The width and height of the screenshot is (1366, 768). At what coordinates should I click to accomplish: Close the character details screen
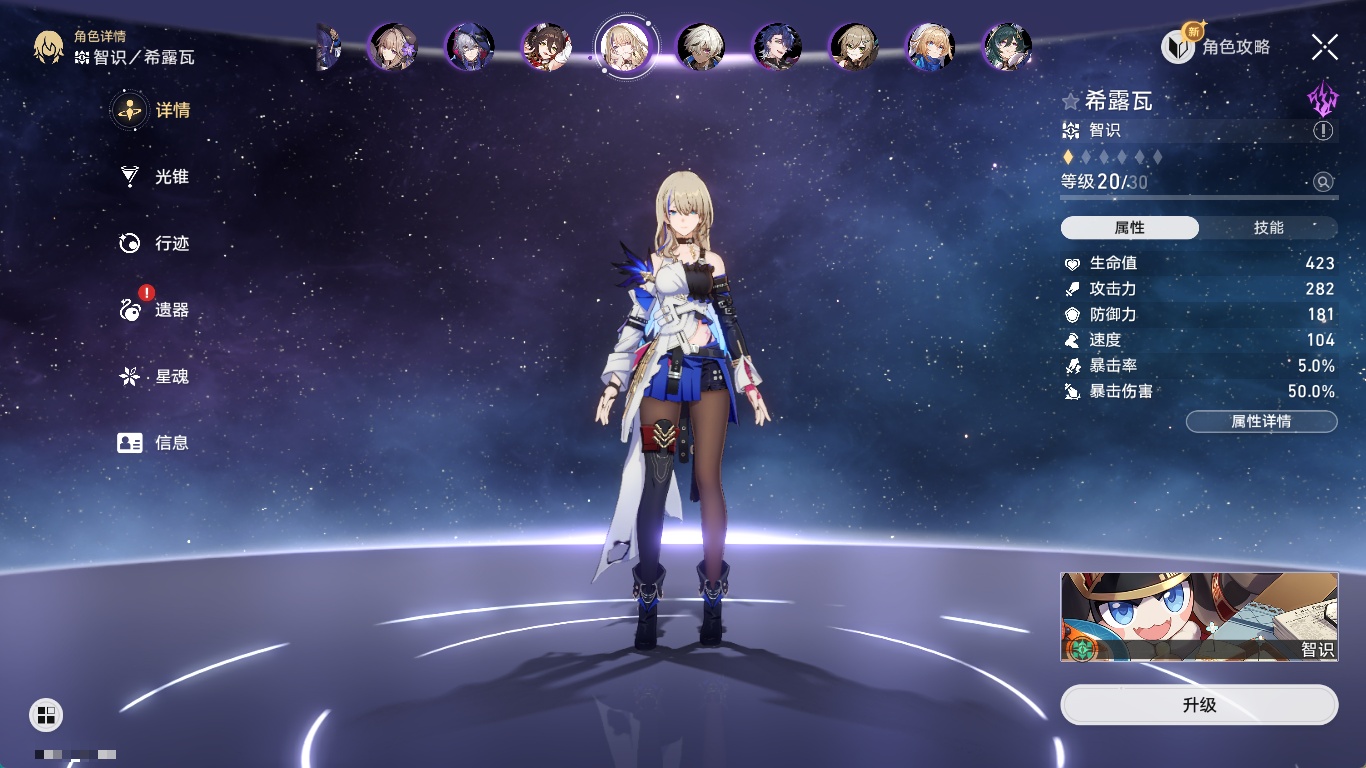point(1325,47)
